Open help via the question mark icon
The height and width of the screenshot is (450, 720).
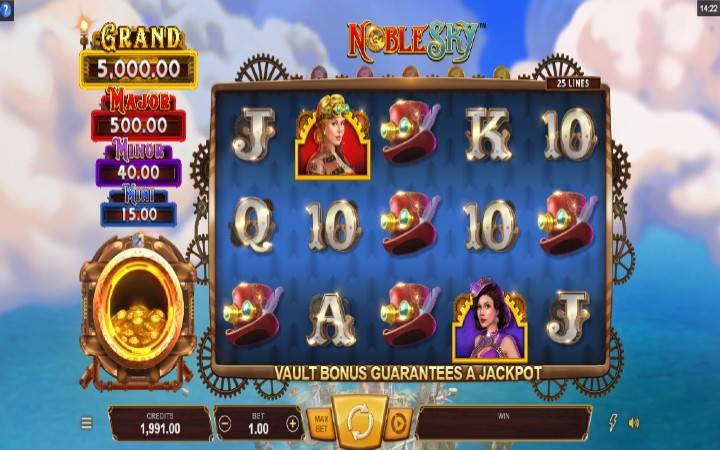pos(8,8)
